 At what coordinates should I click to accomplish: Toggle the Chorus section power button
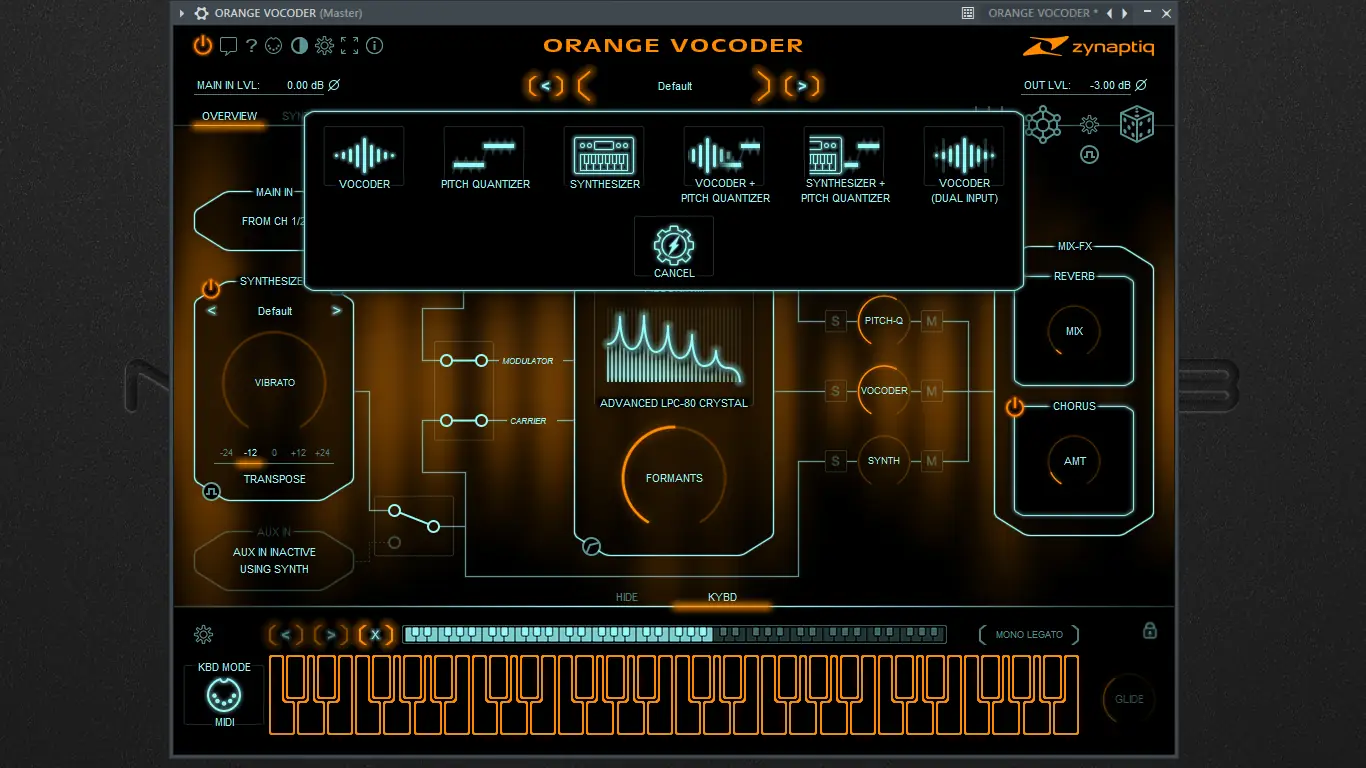tap(1012, 406)
